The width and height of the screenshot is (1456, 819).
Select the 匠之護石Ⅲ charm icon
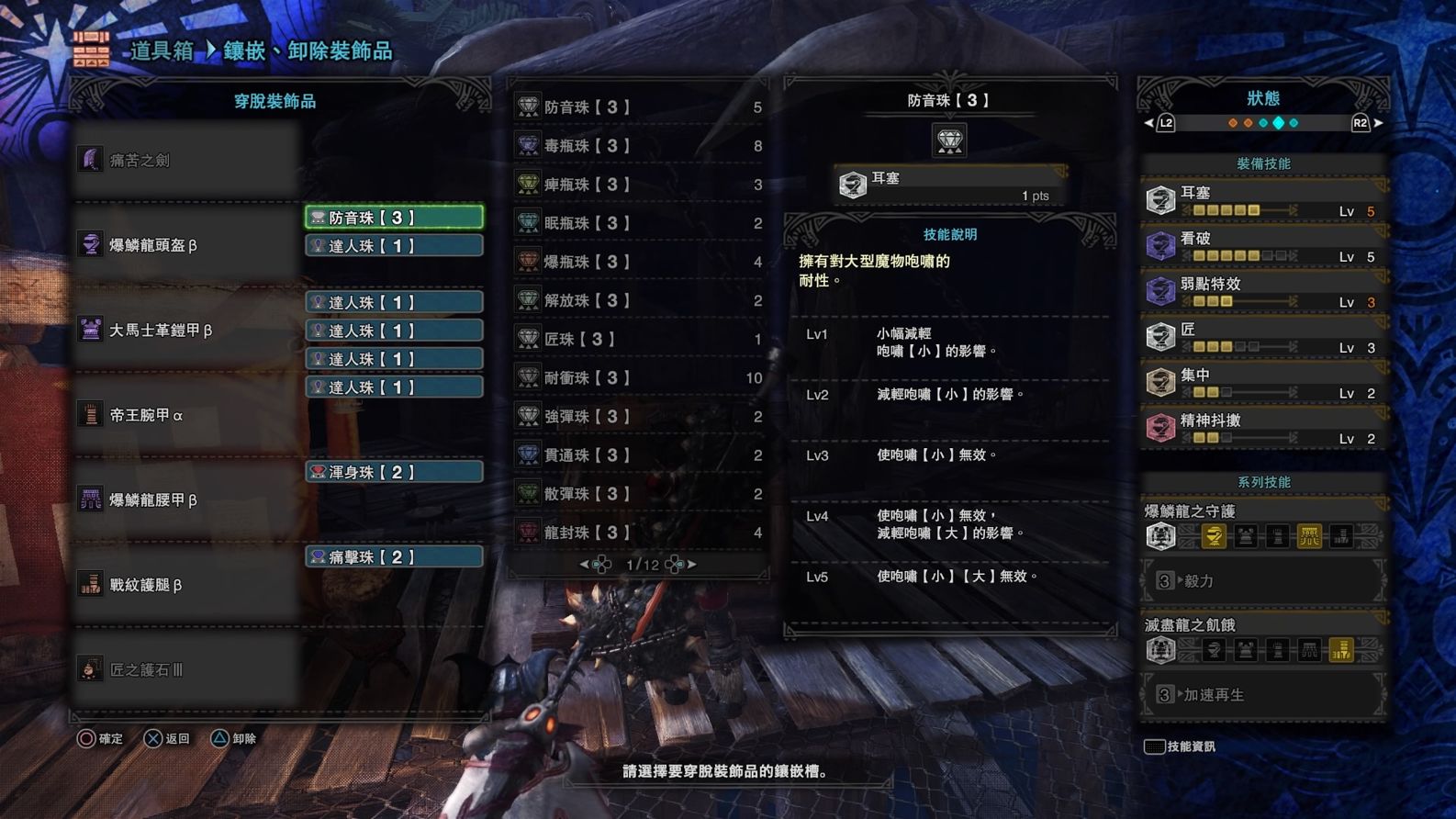click(92, 669)
